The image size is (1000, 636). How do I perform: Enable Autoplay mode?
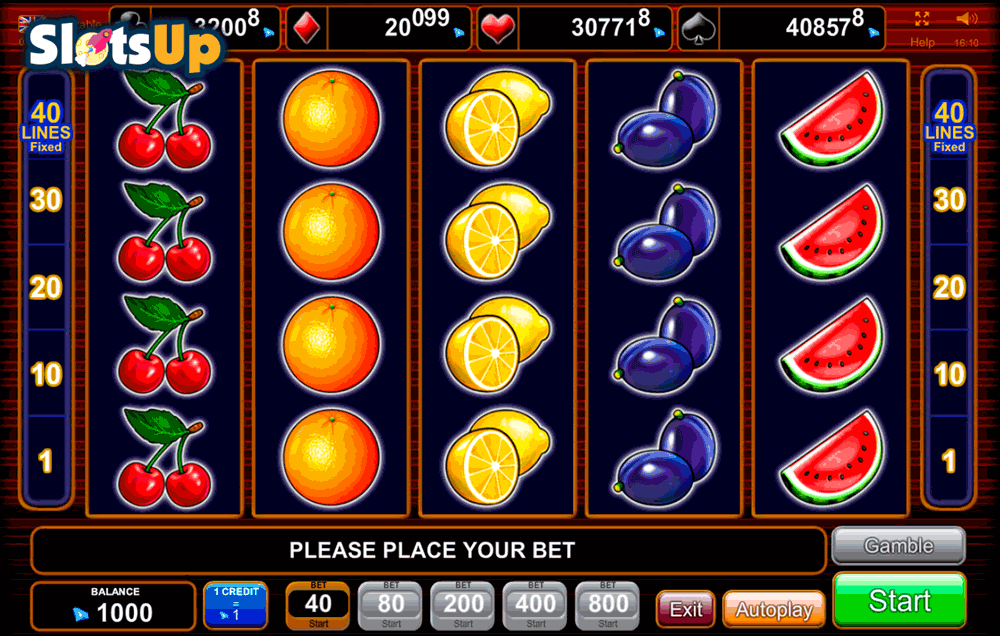773,609
